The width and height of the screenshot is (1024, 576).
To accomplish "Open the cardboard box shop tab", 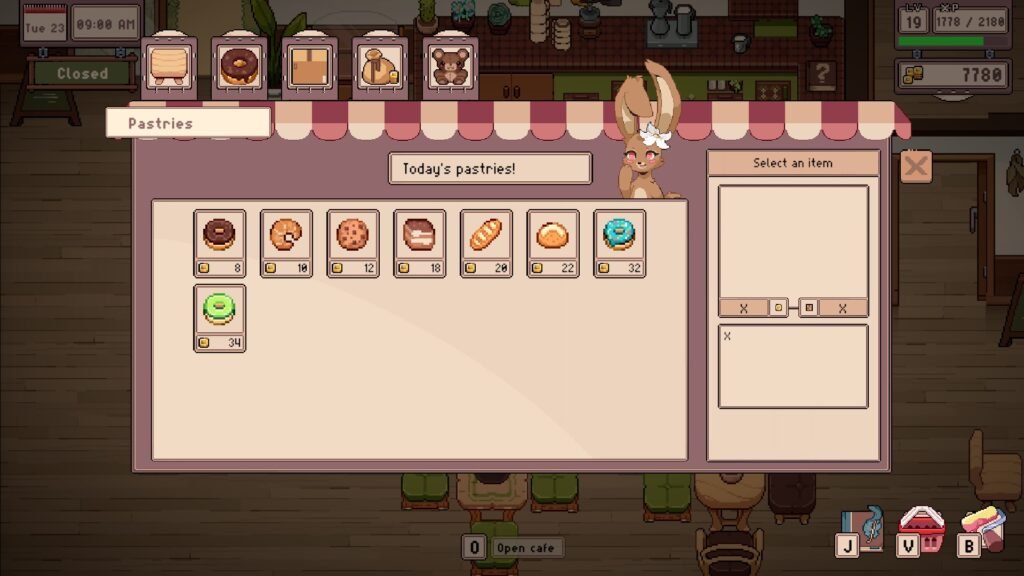I will pos(308,66).
